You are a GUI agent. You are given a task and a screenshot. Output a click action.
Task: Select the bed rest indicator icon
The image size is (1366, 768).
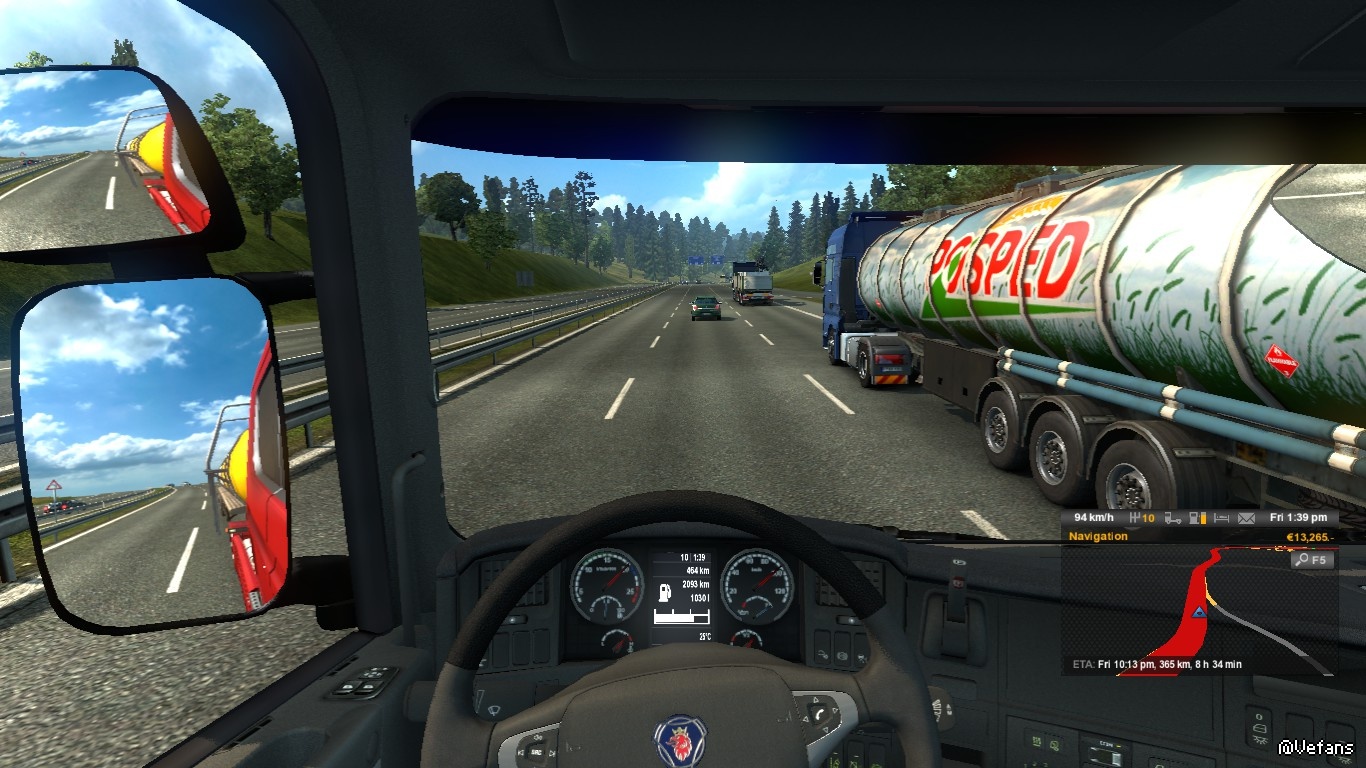(x=1222, y=518)
